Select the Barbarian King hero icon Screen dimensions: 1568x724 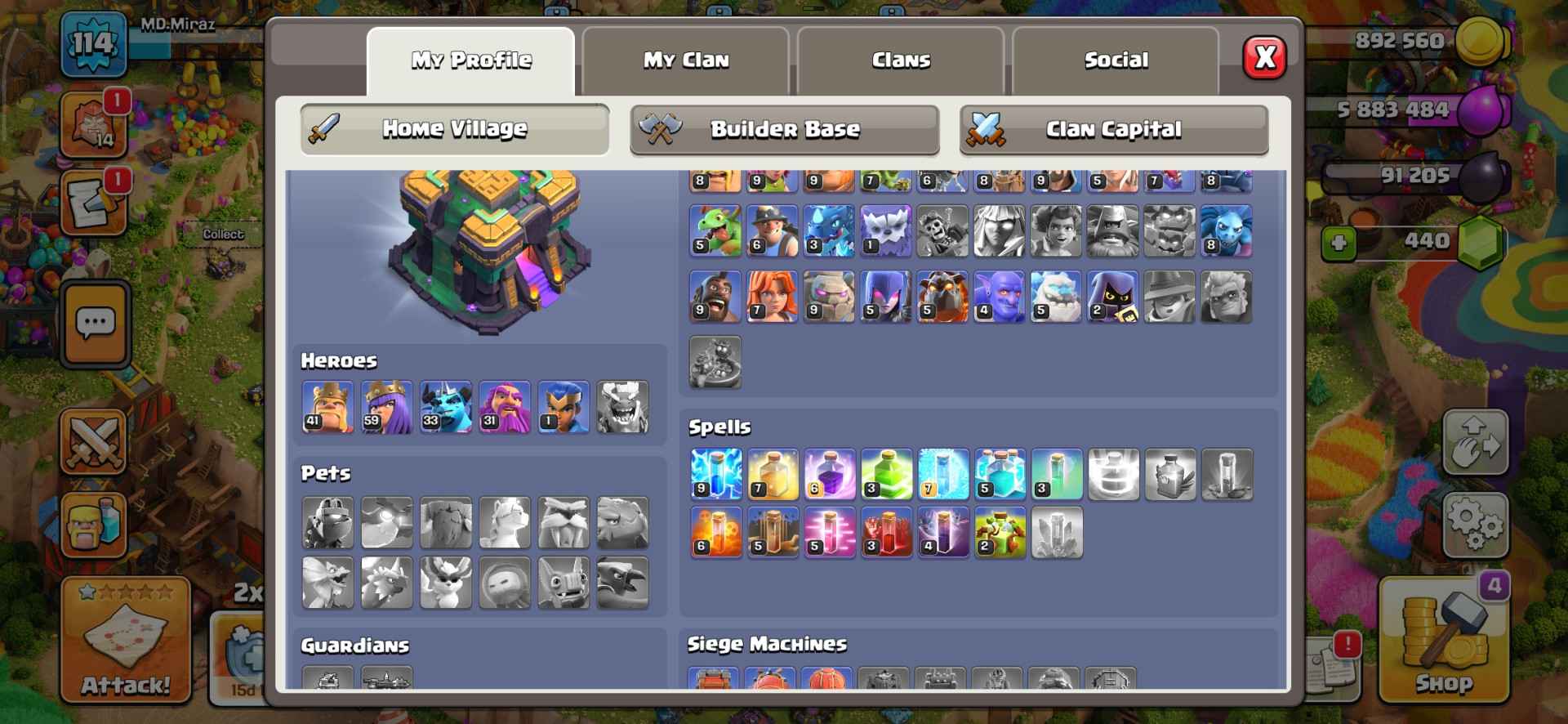(x=329, y=409)
